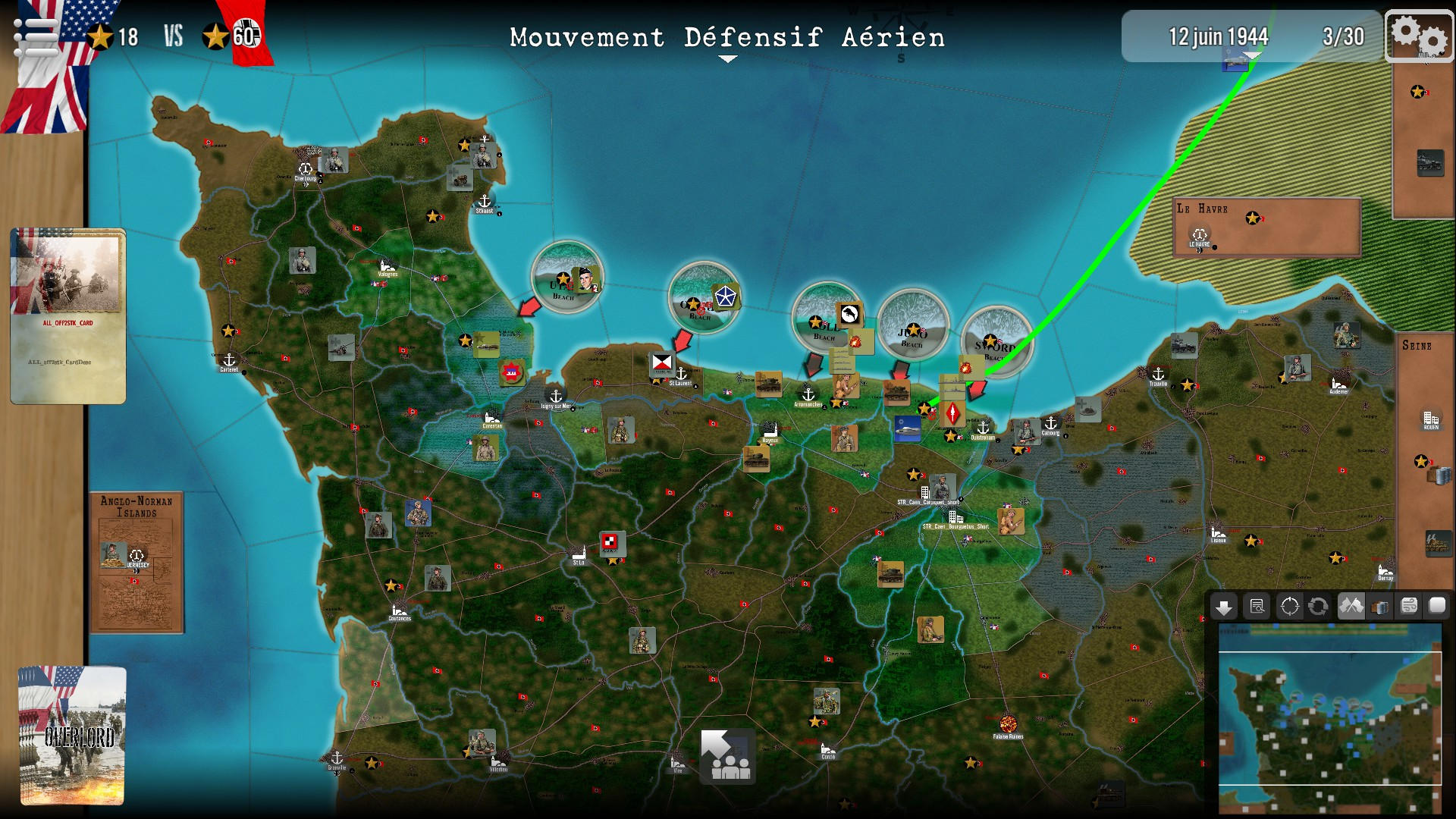Select the date display showing 12 juin 1944

(1218, 33)
